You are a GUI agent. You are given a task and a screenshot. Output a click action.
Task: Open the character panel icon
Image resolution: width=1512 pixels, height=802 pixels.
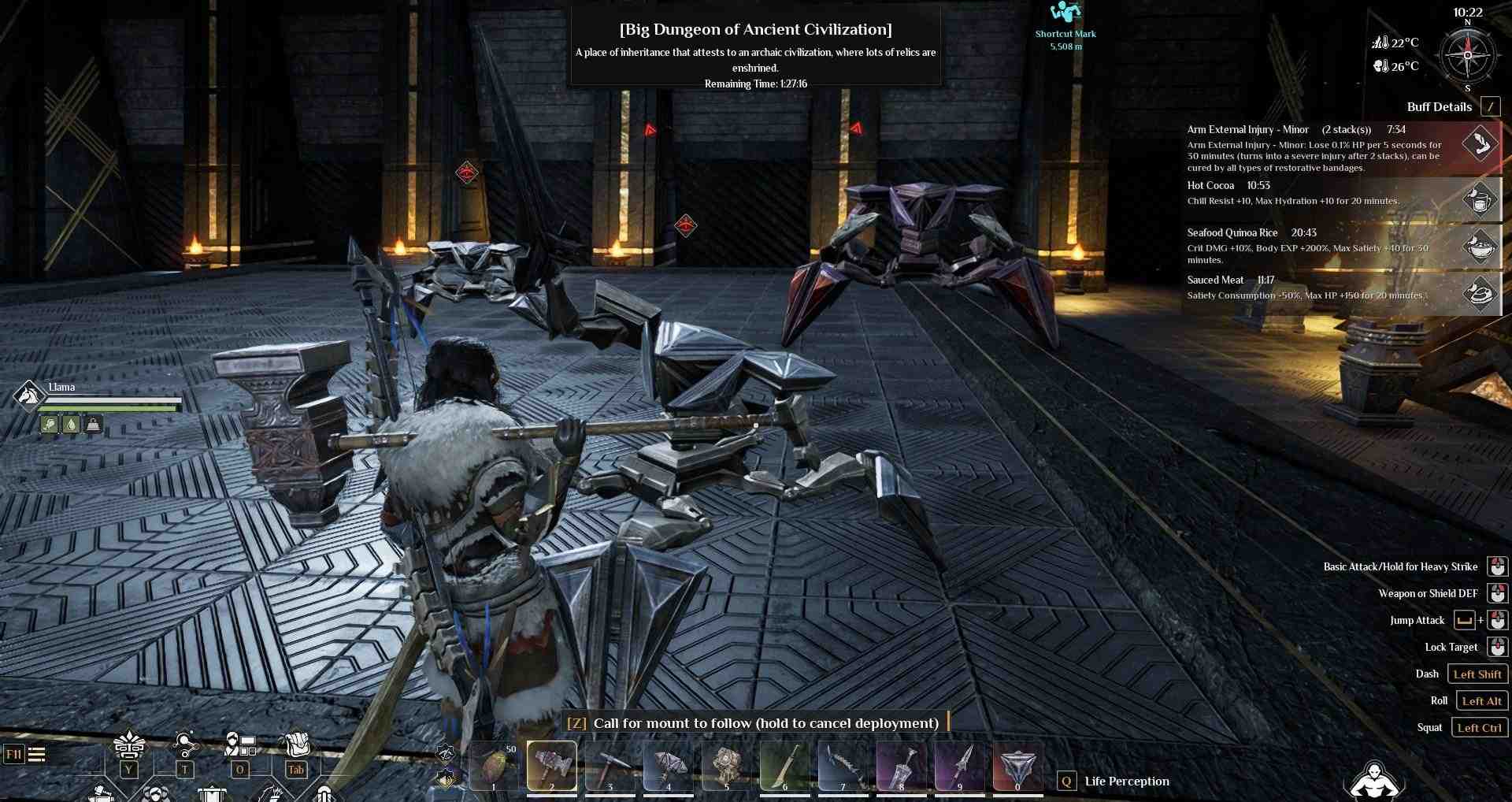(x=239, y=744)
